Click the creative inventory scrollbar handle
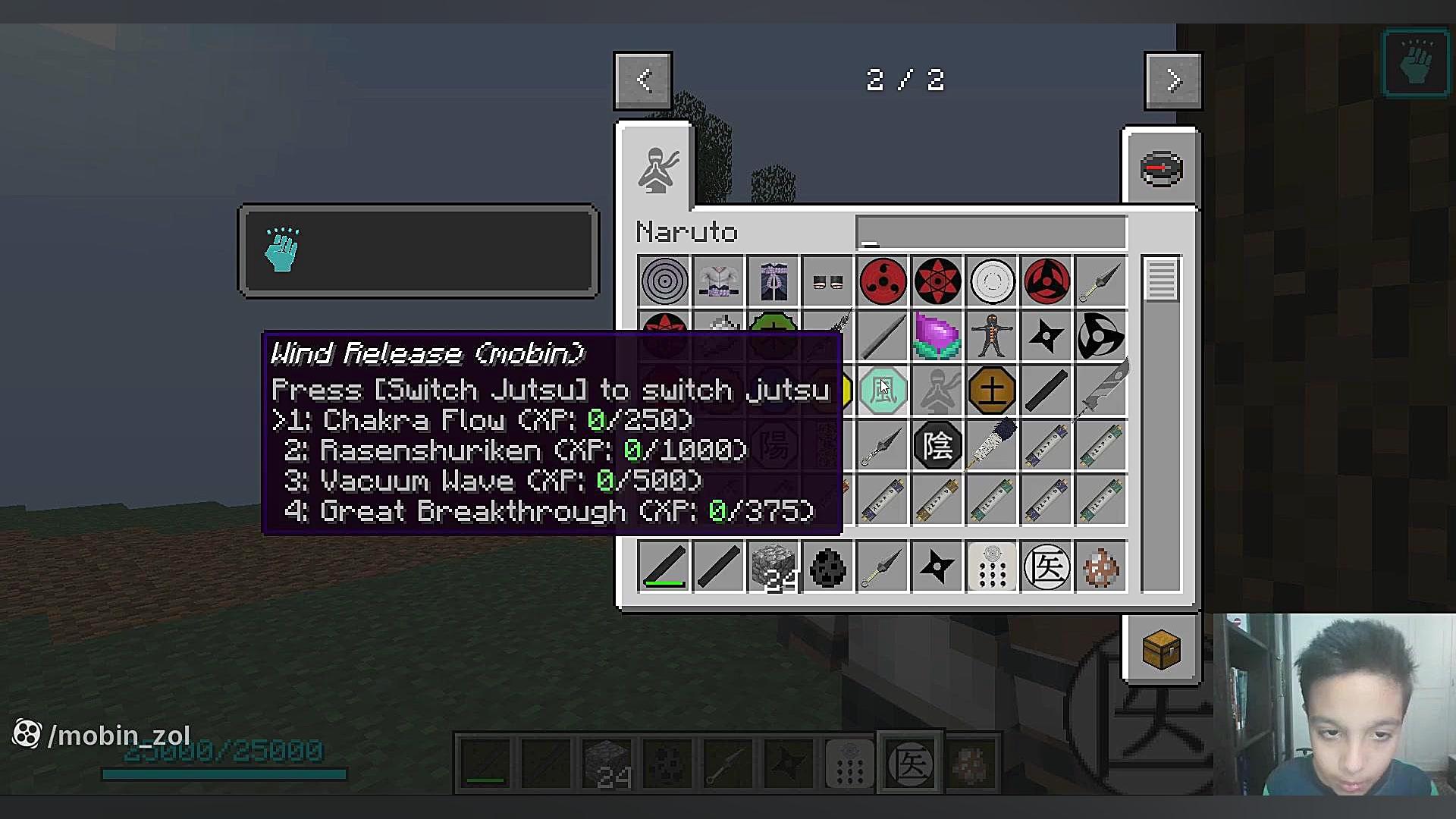The height and width of the screenshot is (819, 1456). 1161,280
